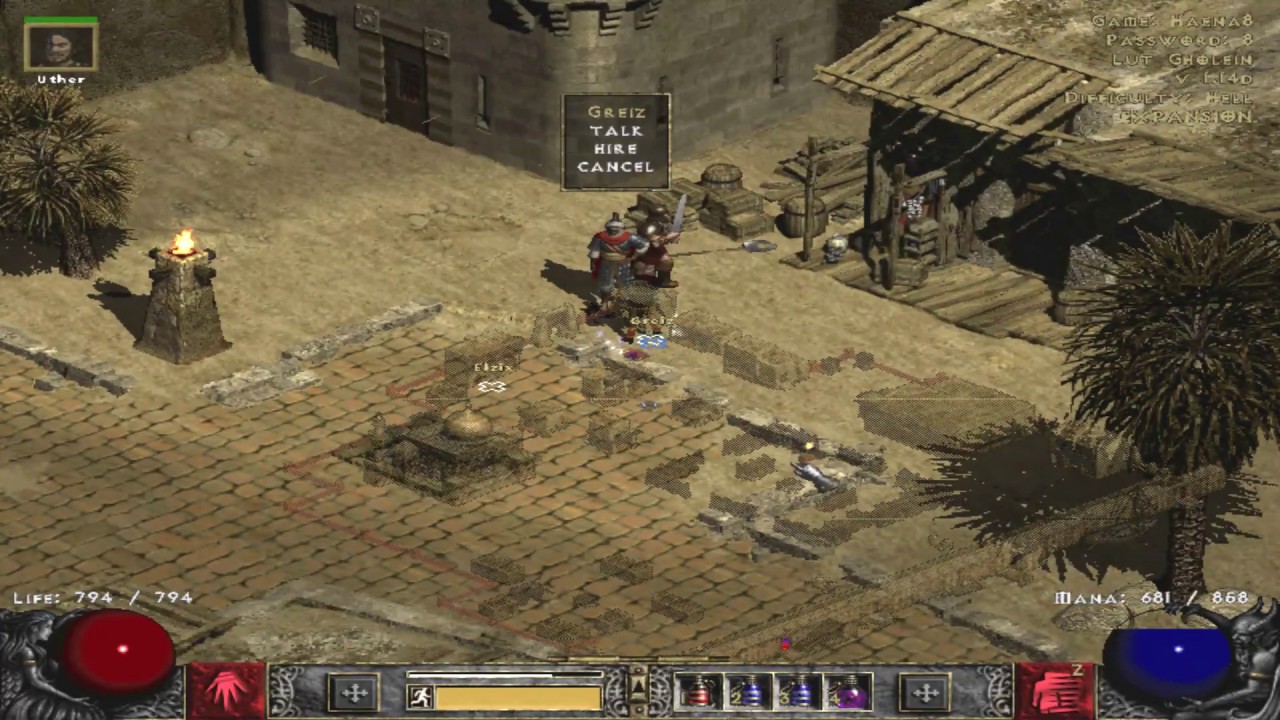Click Elzix's name label in the town square
The width and height of the screenshot is (1280, 720).
tap(491, 367)
